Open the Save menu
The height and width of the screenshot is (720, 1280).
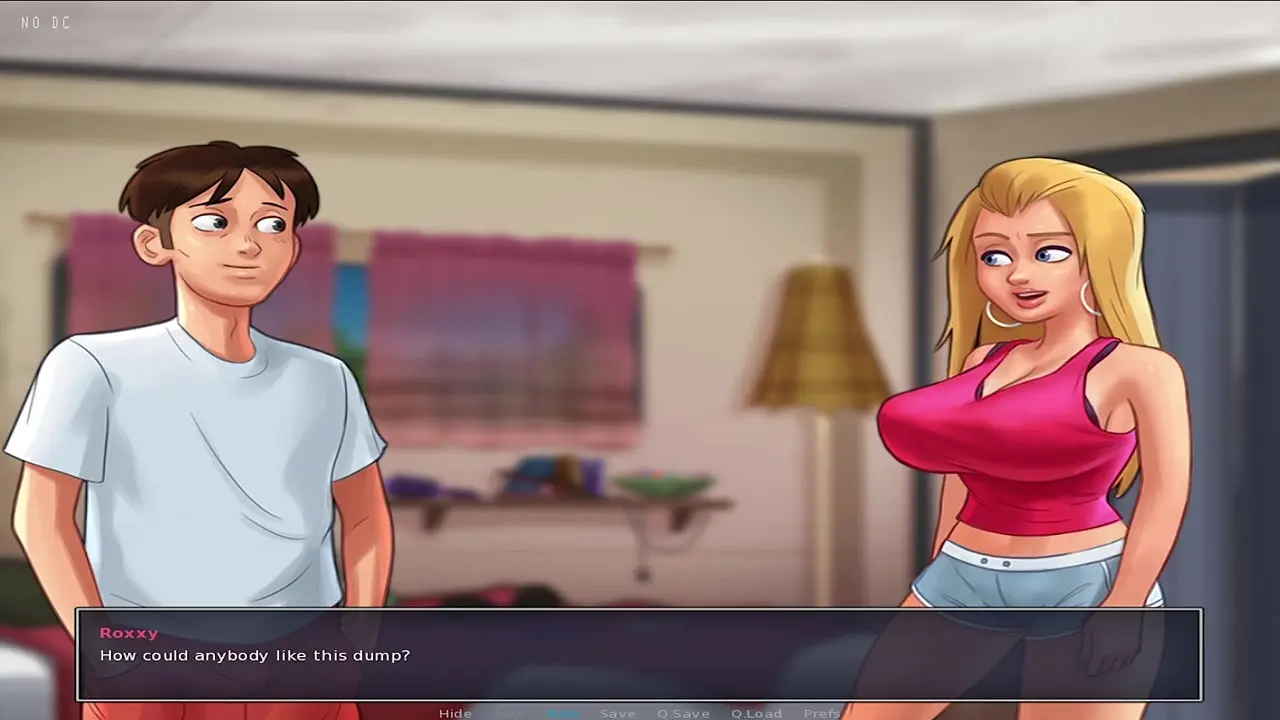coord(617,713)
